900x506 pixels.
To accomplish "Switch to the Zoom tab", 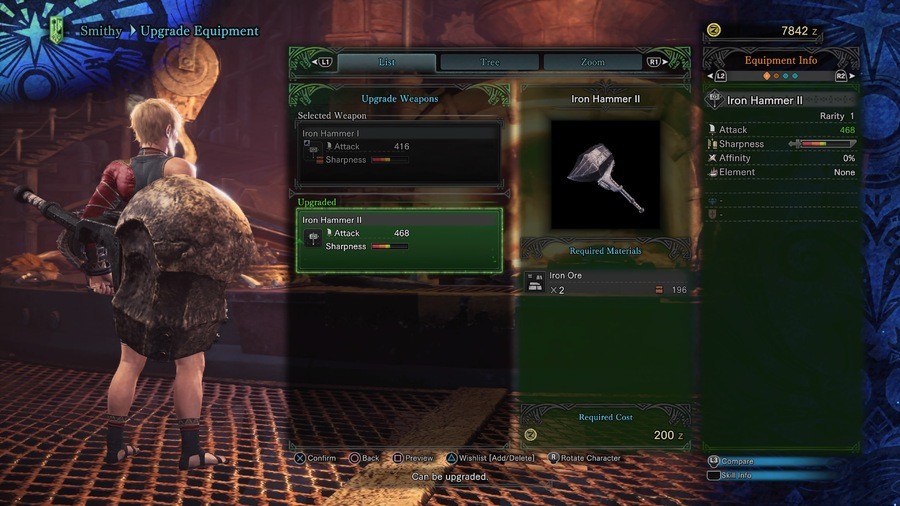I will (593, 62).
